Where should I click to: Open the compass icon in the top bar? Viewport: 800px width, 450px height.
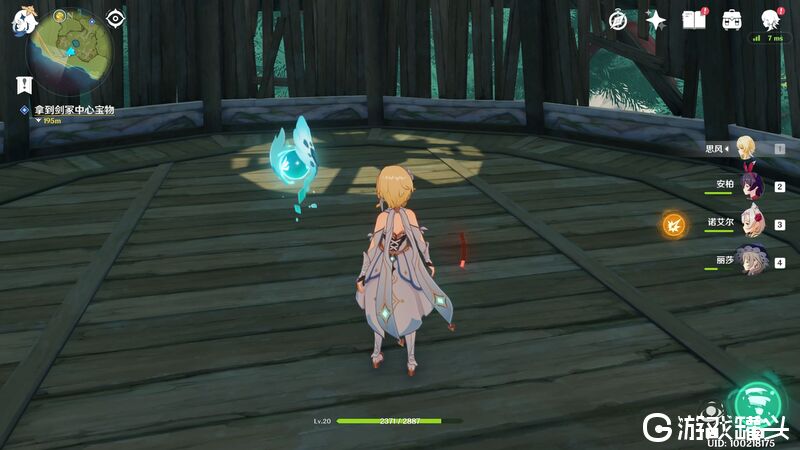click(x=618, y=20)
